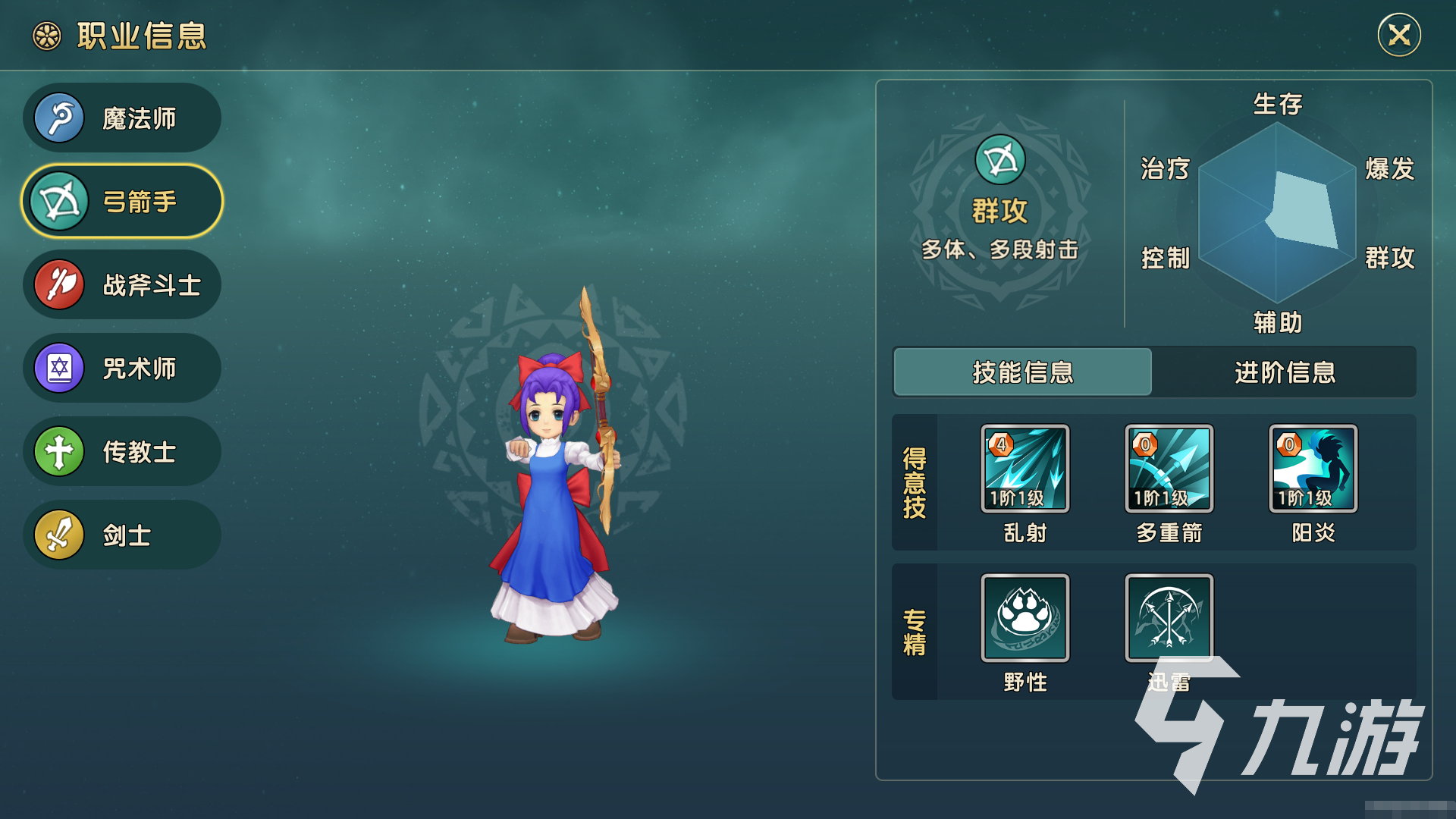The width and height of the screenshot is (1456, 819).
Task: Switch to the 进阶信息 tab
Action: 1285,373
